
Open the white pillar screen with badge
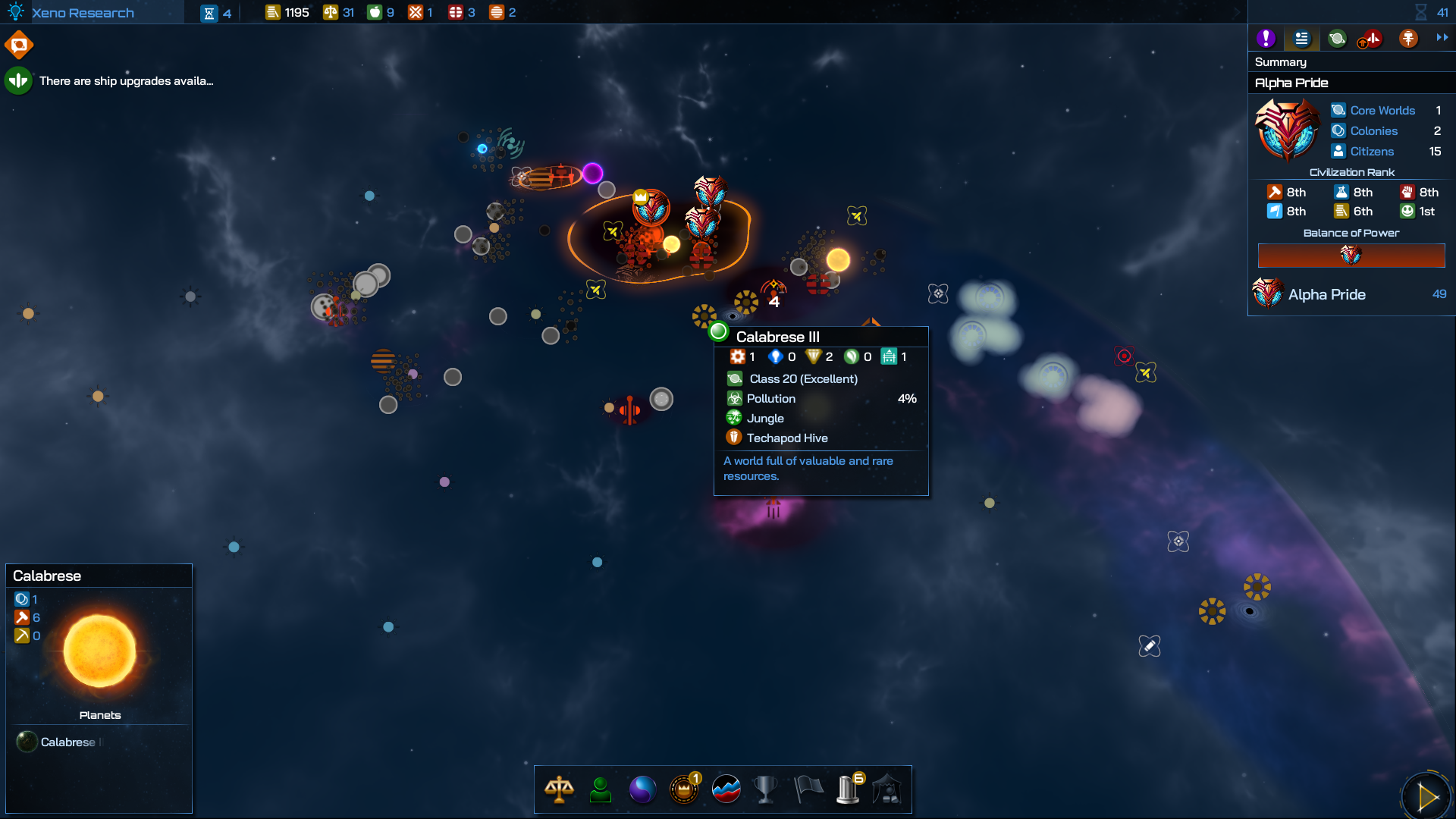(x=848, y=789)
